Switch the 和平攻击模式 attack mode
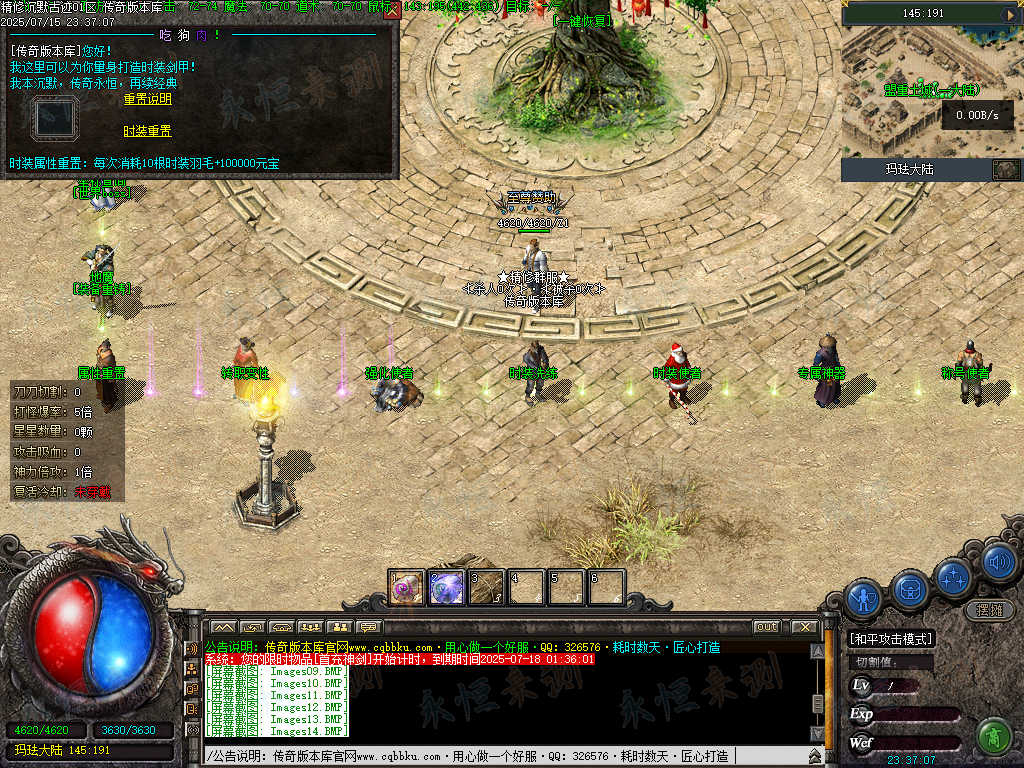This screenshot has height=768, width=1024. pos(890,639)
